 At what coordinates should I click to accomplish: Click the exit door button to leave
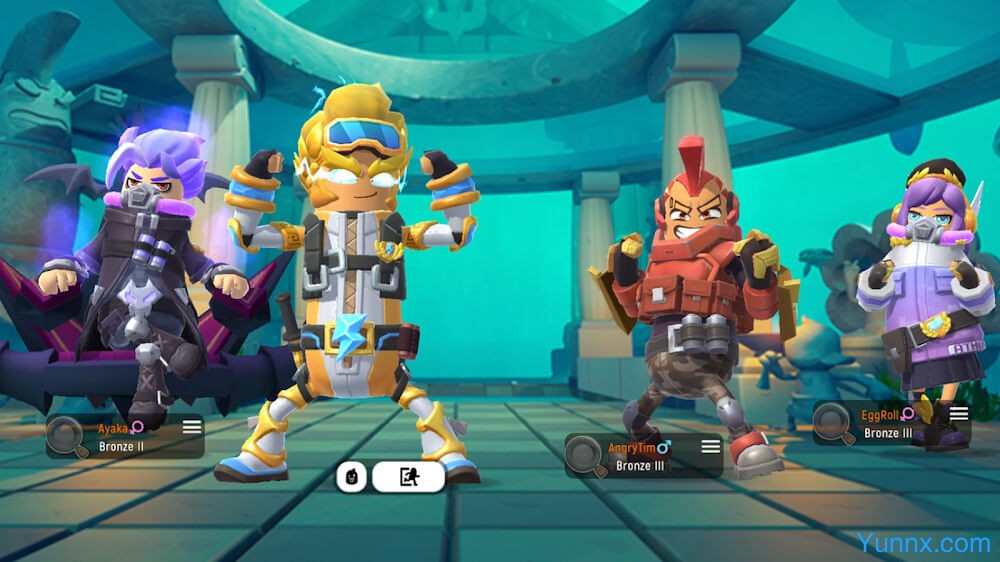coord(408,477)
